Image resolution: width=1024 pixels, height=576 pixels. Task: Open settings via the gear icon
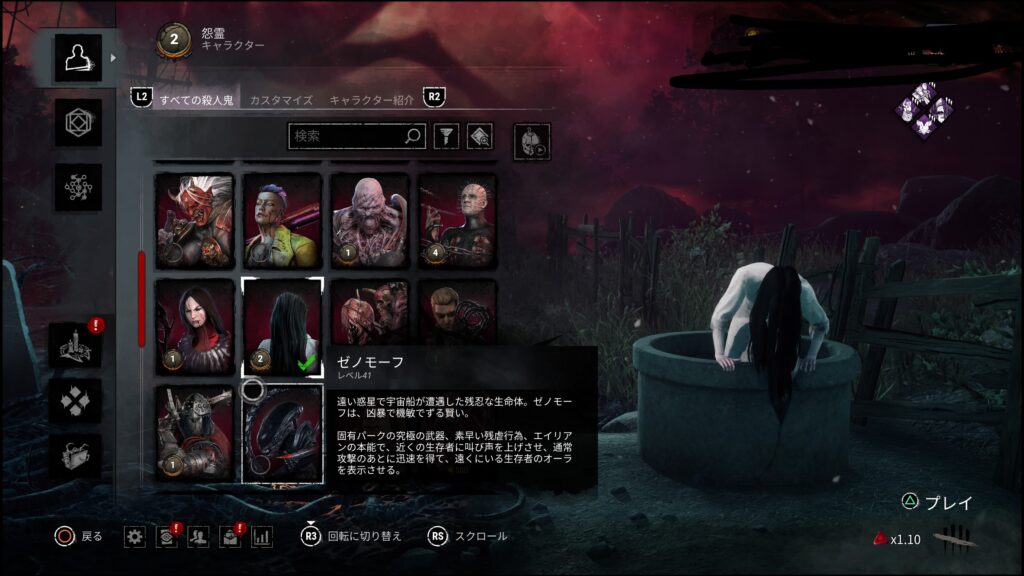click(x=134, y=537)
